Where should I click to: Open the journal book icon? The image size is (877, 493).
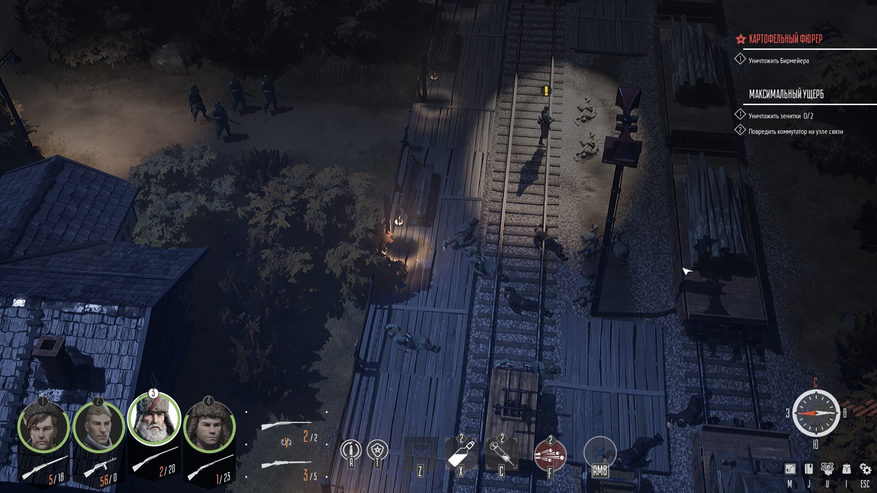pyautogui.click(x=808, y=469)
